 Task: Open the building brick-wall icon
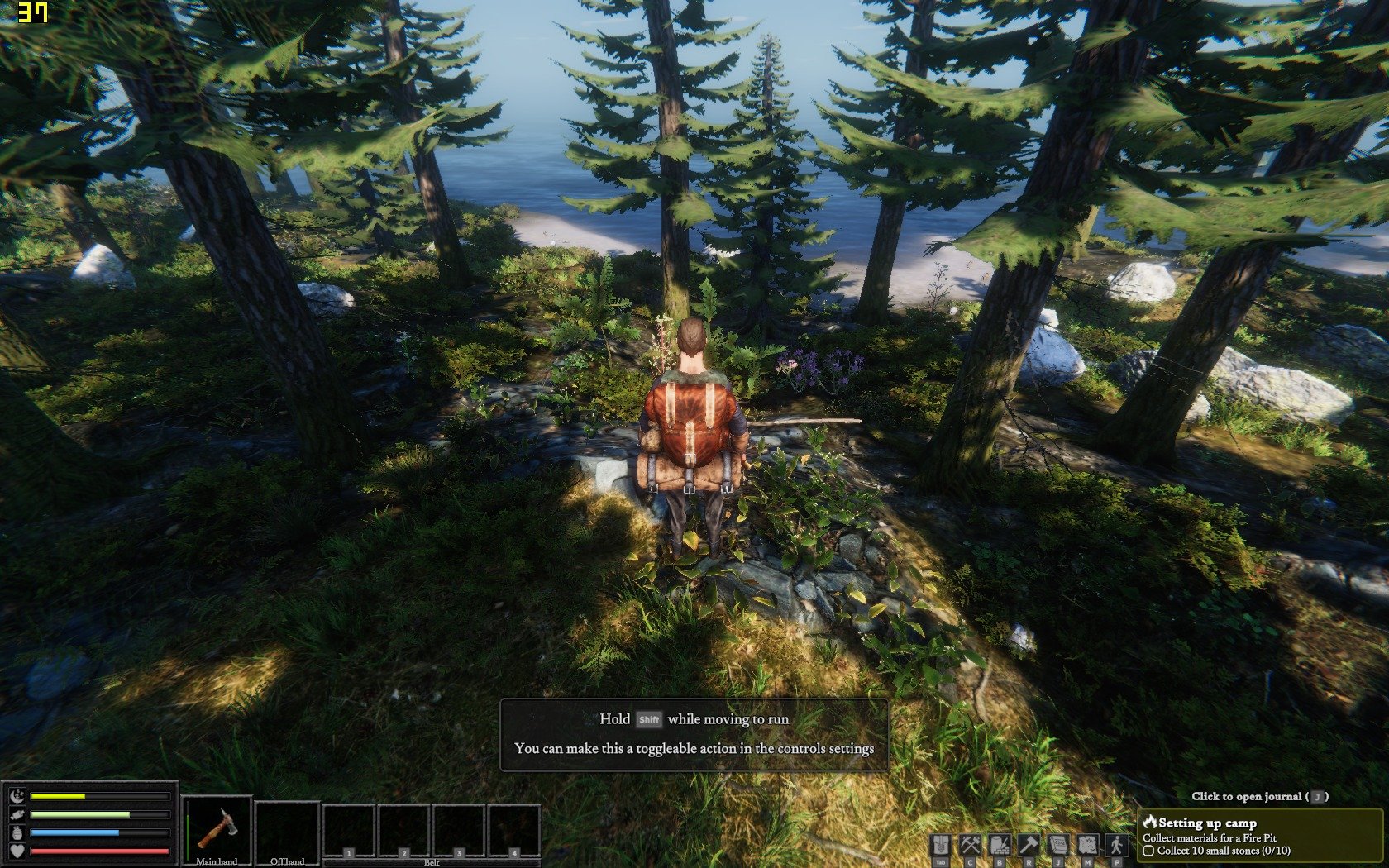[1000, 846]
